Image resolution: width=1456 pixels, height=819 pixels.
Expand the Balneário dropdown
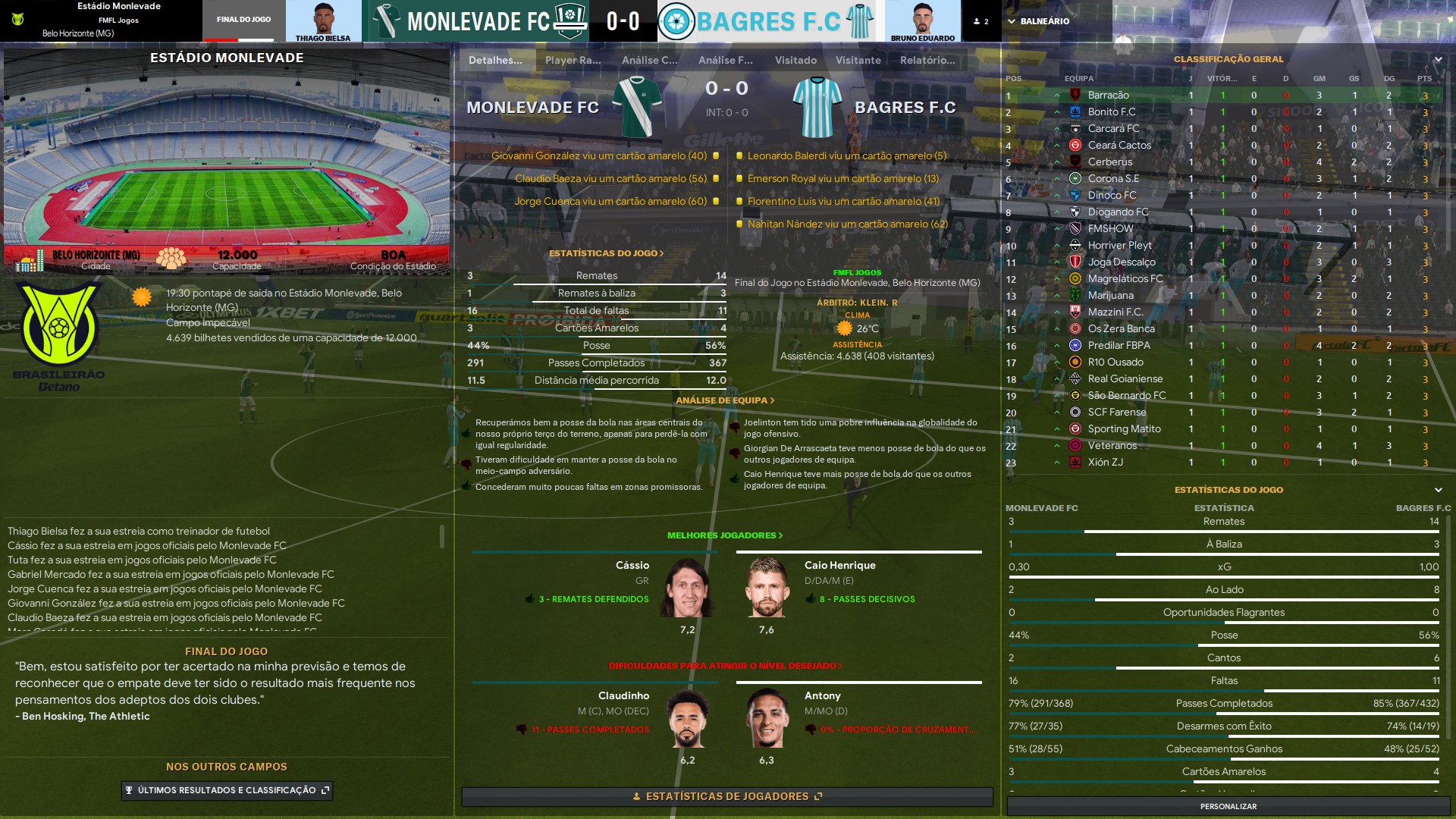click(x=1038, y=21)
